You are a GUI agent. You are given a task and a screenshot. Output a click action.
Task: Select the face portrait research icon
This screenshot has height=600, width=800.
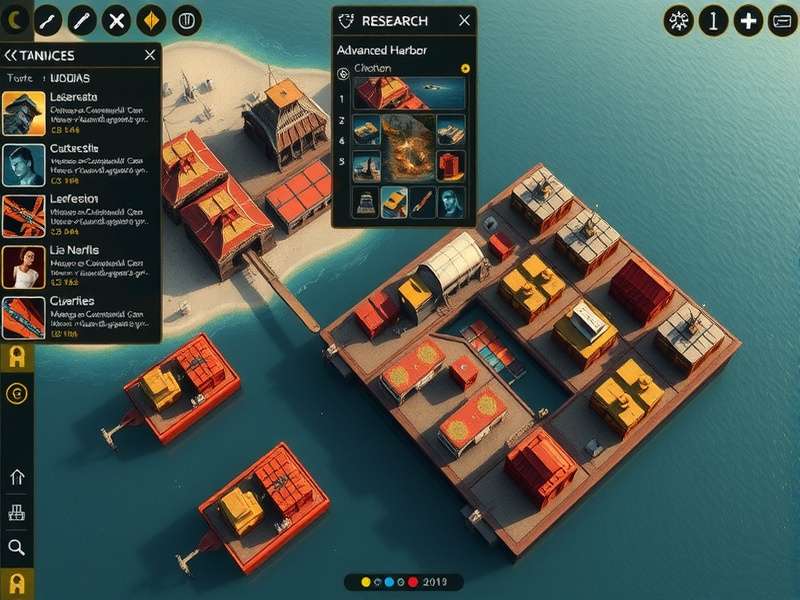coord(452,202)
